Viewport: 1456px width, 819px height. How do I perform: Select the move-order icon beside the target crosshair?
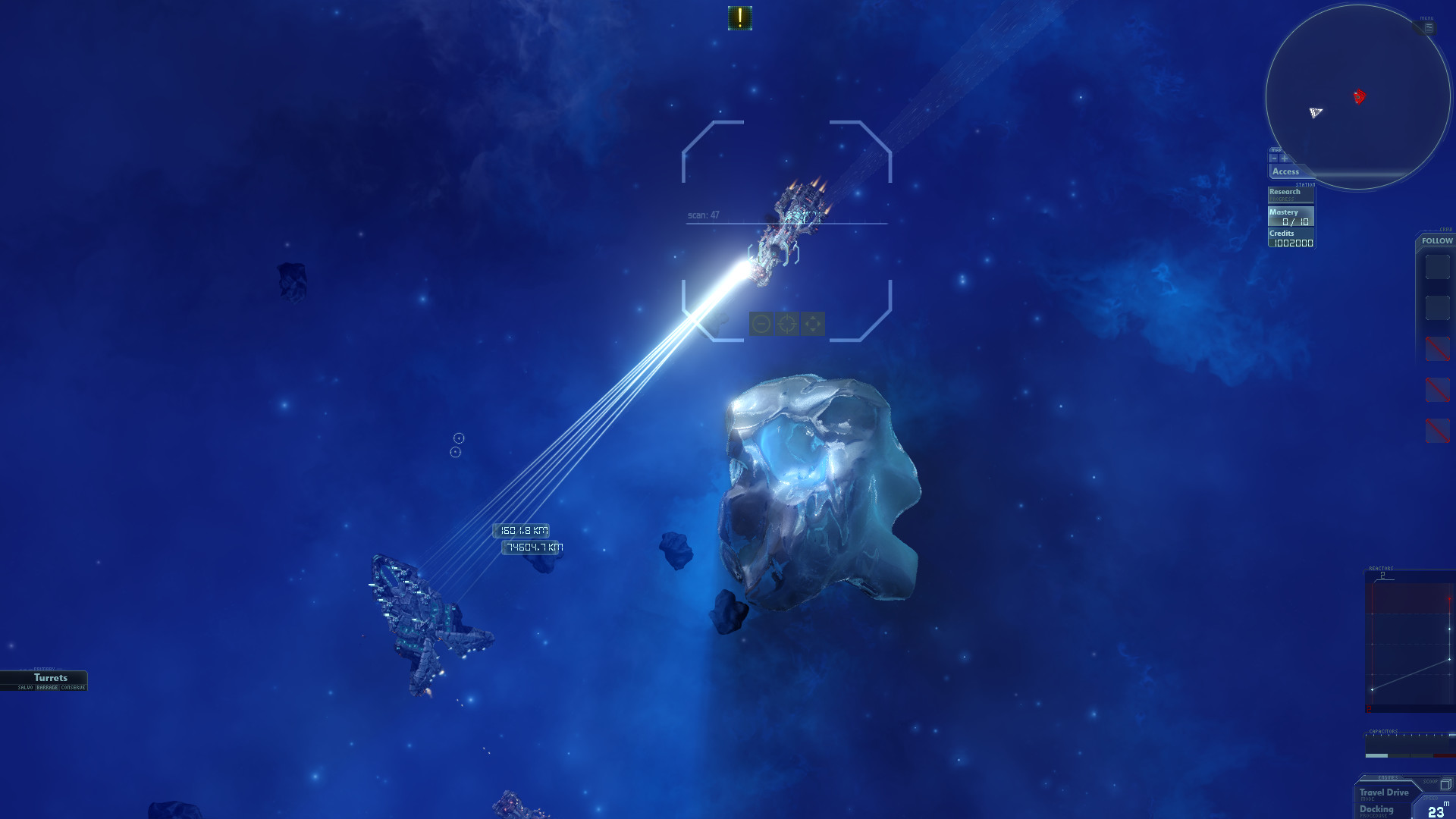[814, 325]
